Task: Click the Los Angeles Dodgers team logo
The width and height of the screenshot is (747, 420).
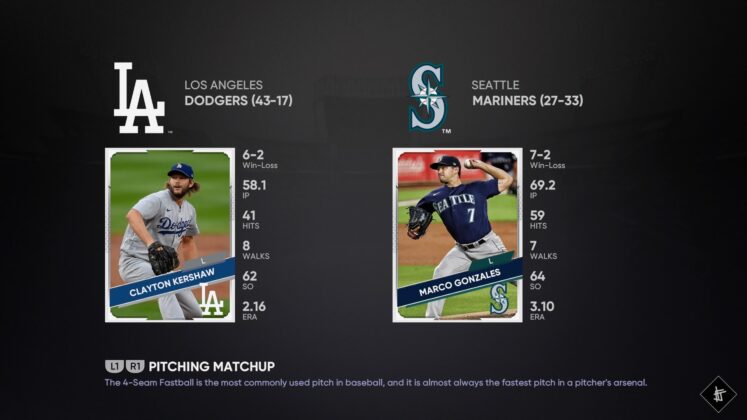Action: pos(139,98)
